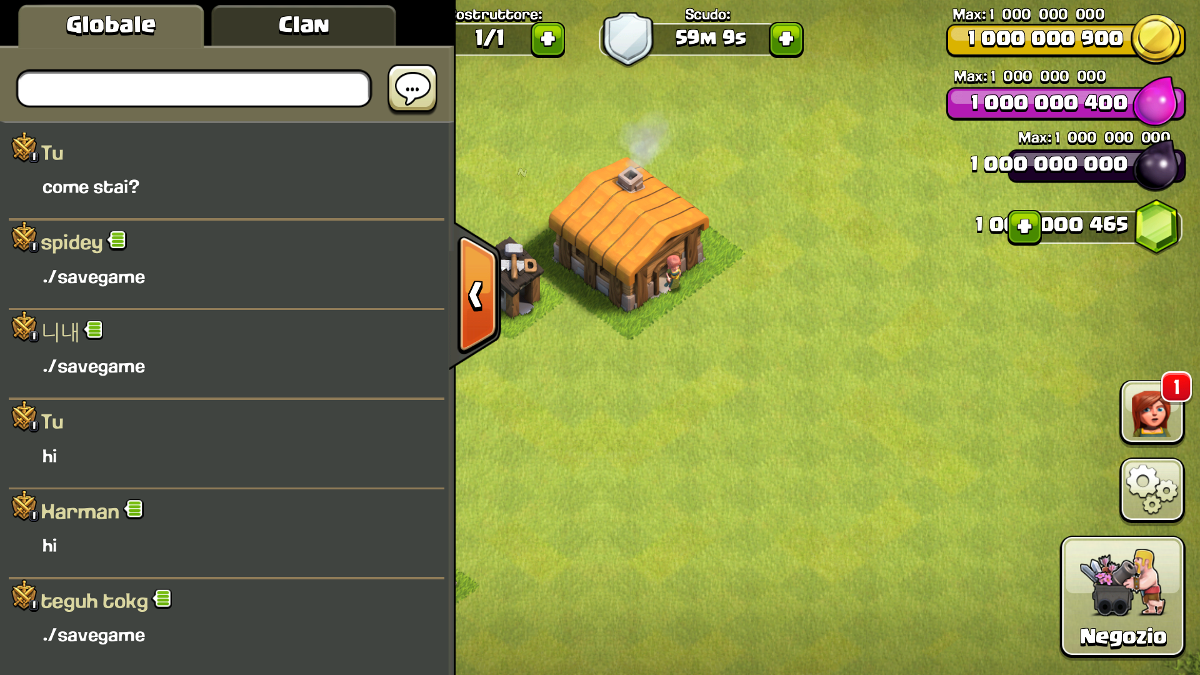Viewport: 1200px width, 675px height.
Task: Switch to the Globale chat tab
Action: pyautogui.click(x=110, y=25)
